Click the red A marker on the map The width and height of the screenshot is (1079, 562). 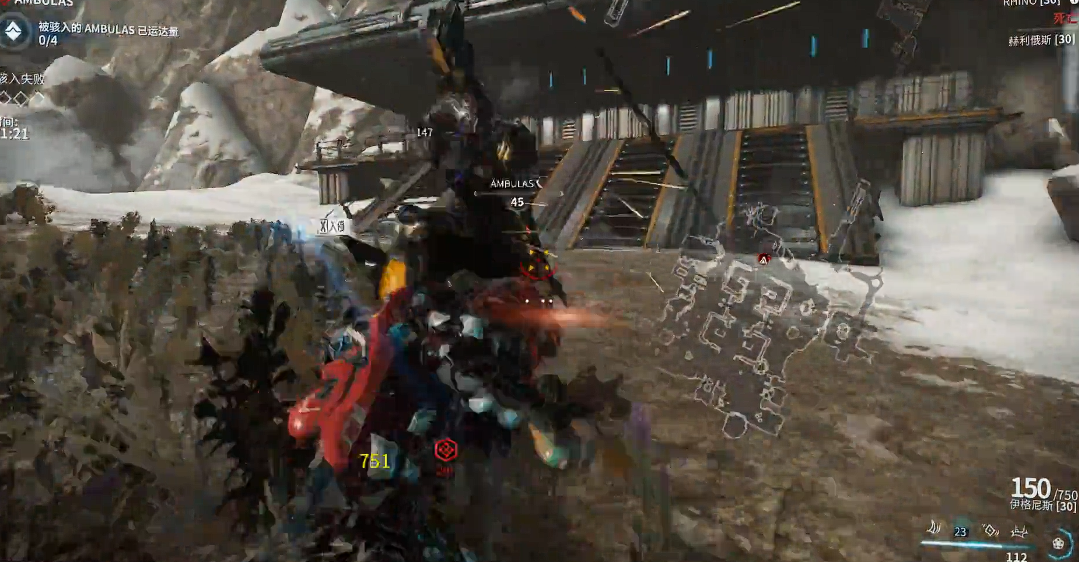click(764, 259)
